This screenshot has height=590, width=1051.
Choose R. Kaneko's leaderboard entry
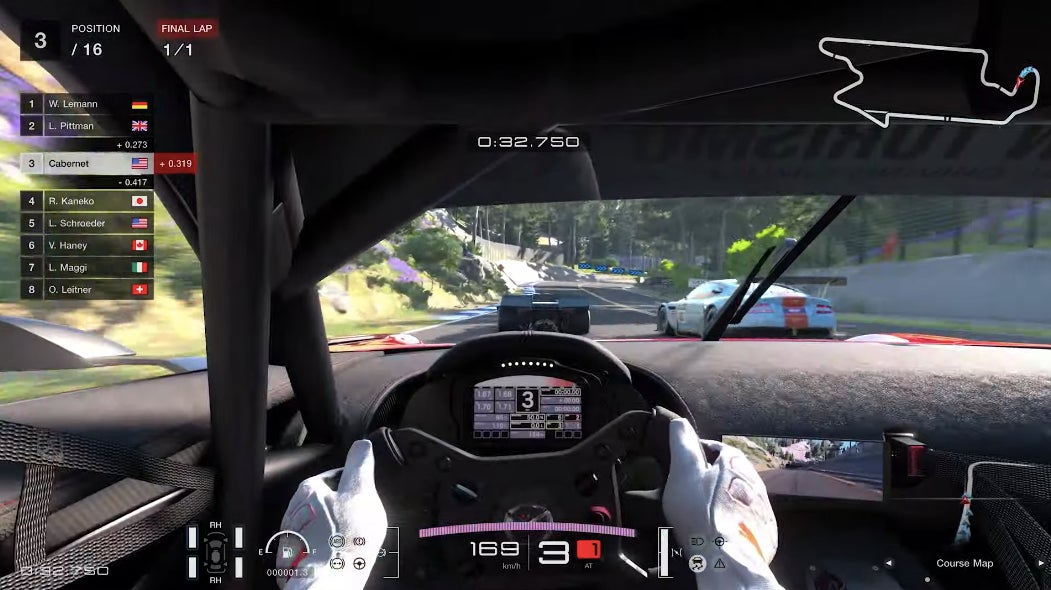[87, 201]
